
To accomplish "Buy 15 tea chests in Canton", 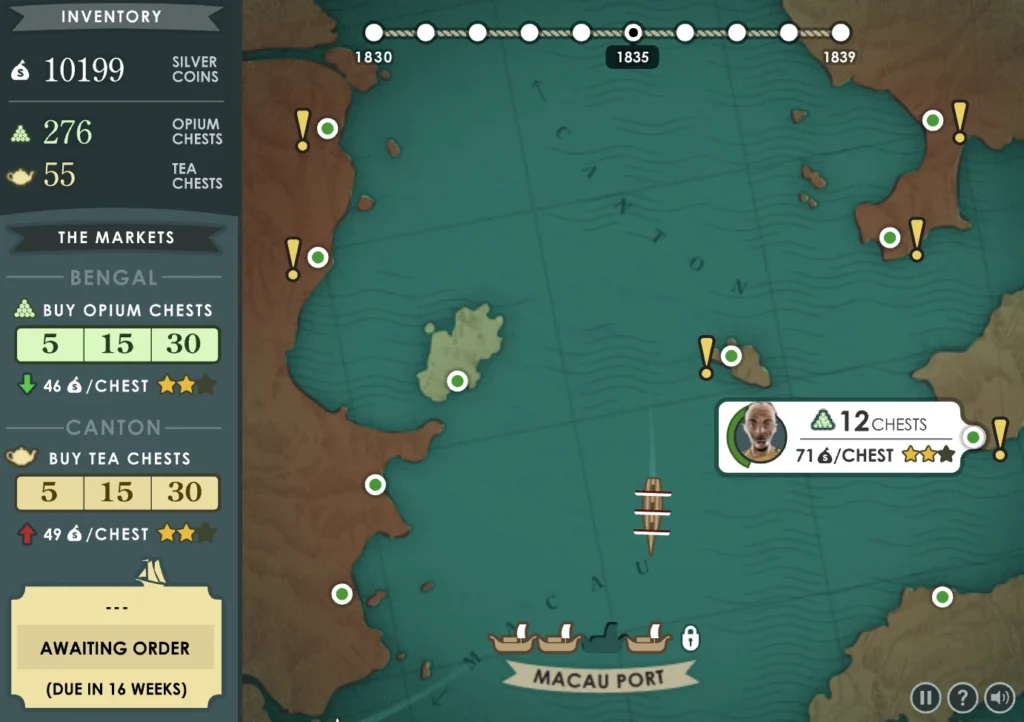I will pos(117,493).
